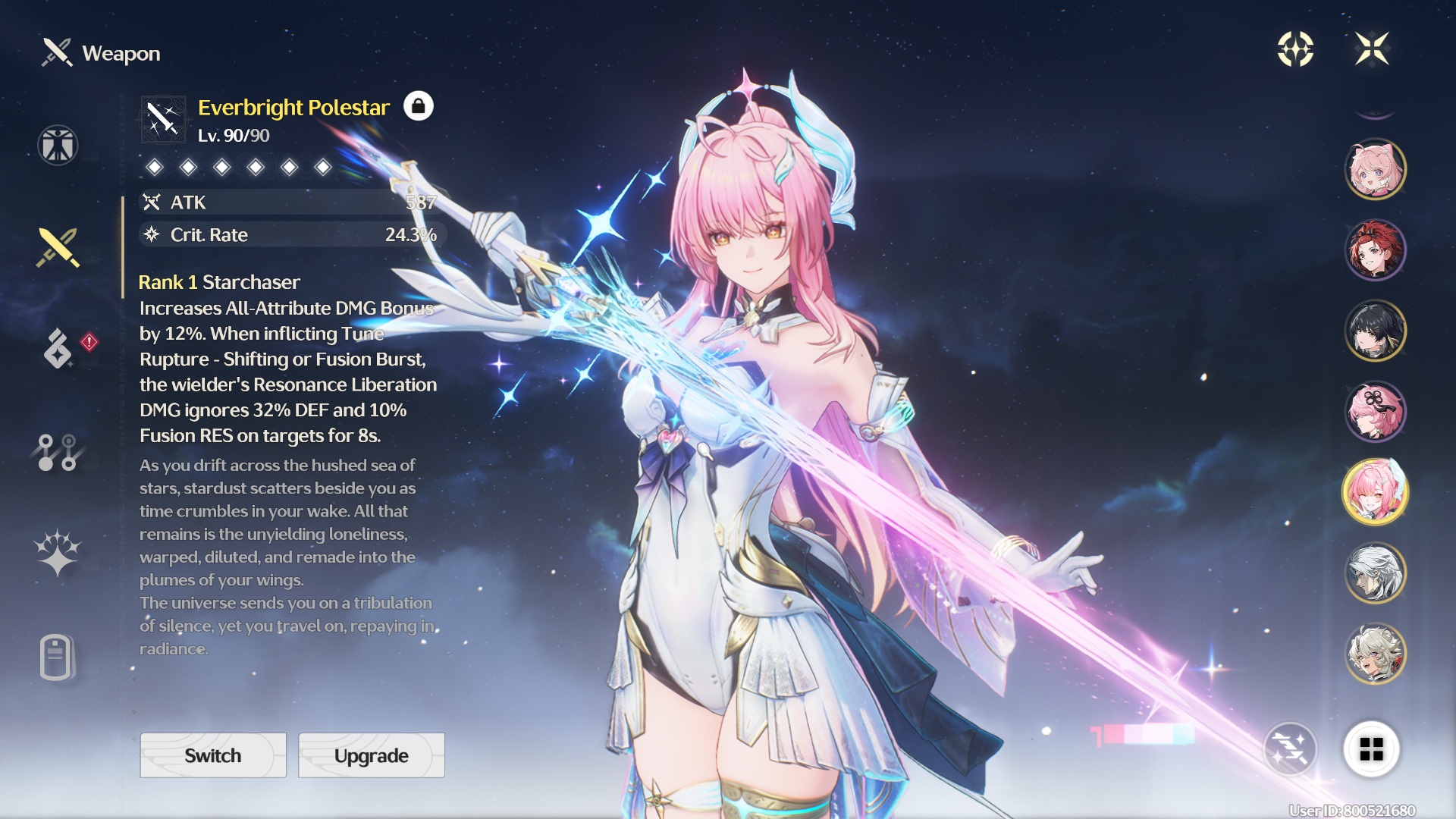The width and height of the screenshot is (1456, 819).
Task: Open the star-burst Resonance Chain tab
Action: pos(58,551)
